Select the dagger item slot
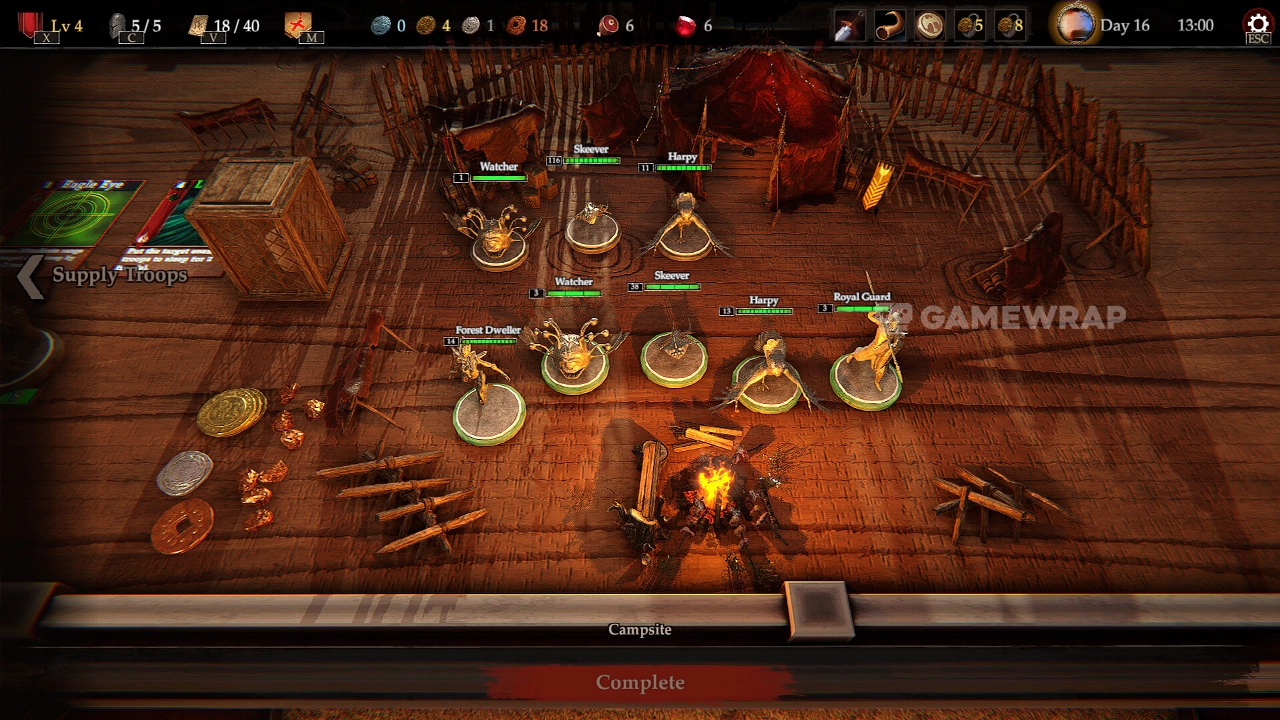The width and height of the screenshot is (1280, 720). (x=850, y=25)
